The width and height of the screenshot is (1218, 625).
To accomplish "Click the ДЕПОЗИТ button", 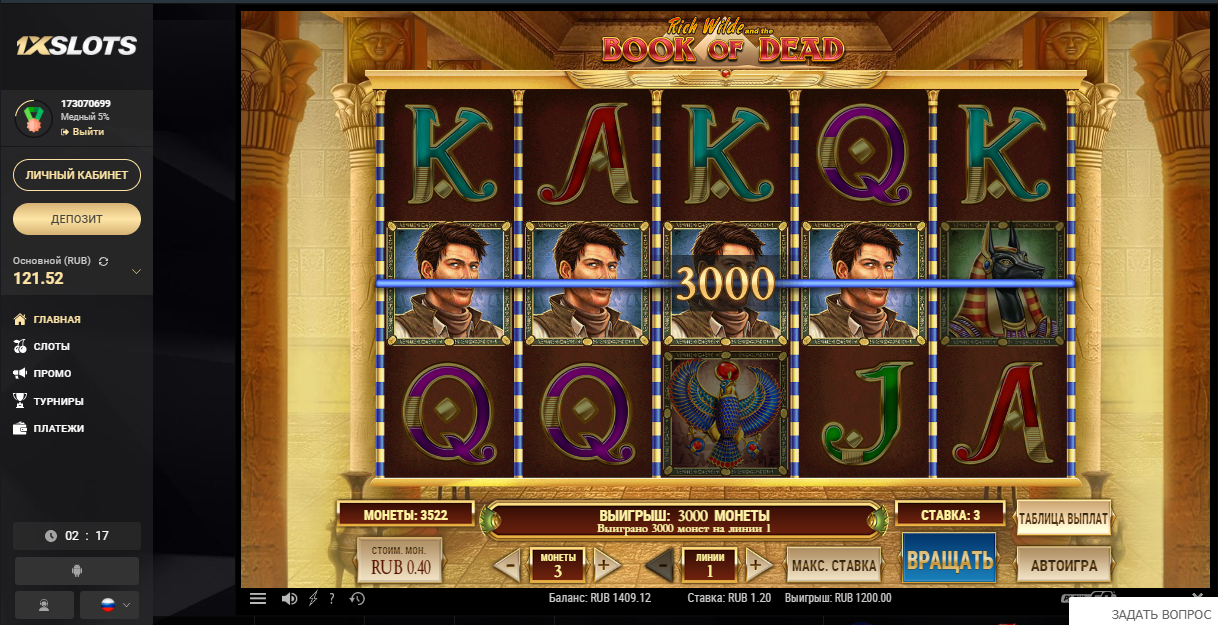I will (77, 218).
